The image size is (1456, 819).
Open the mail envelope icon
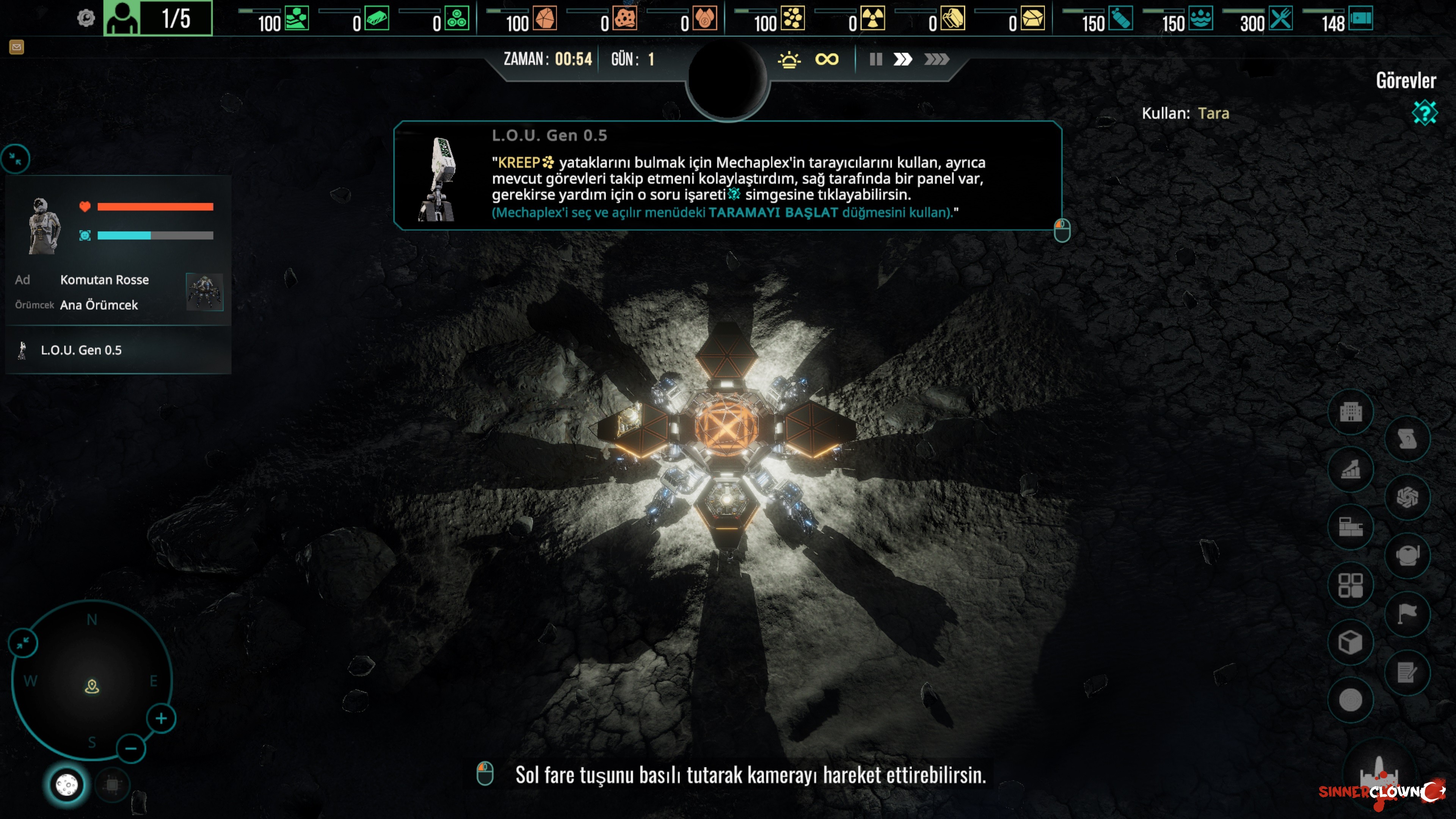(16, 47)
